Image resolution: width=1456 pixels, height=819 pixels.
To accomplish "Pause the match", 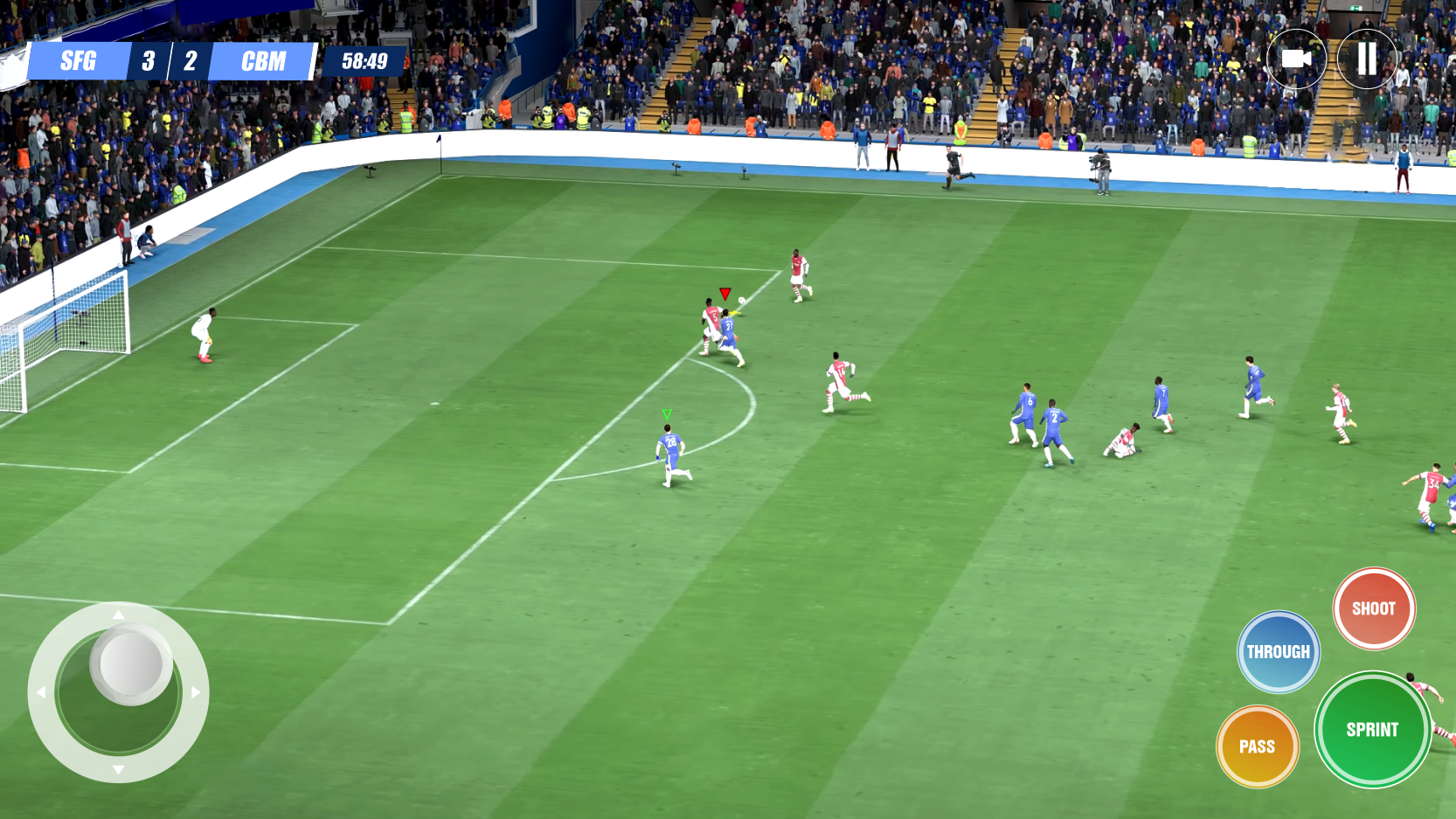I will pos(1366,59).
